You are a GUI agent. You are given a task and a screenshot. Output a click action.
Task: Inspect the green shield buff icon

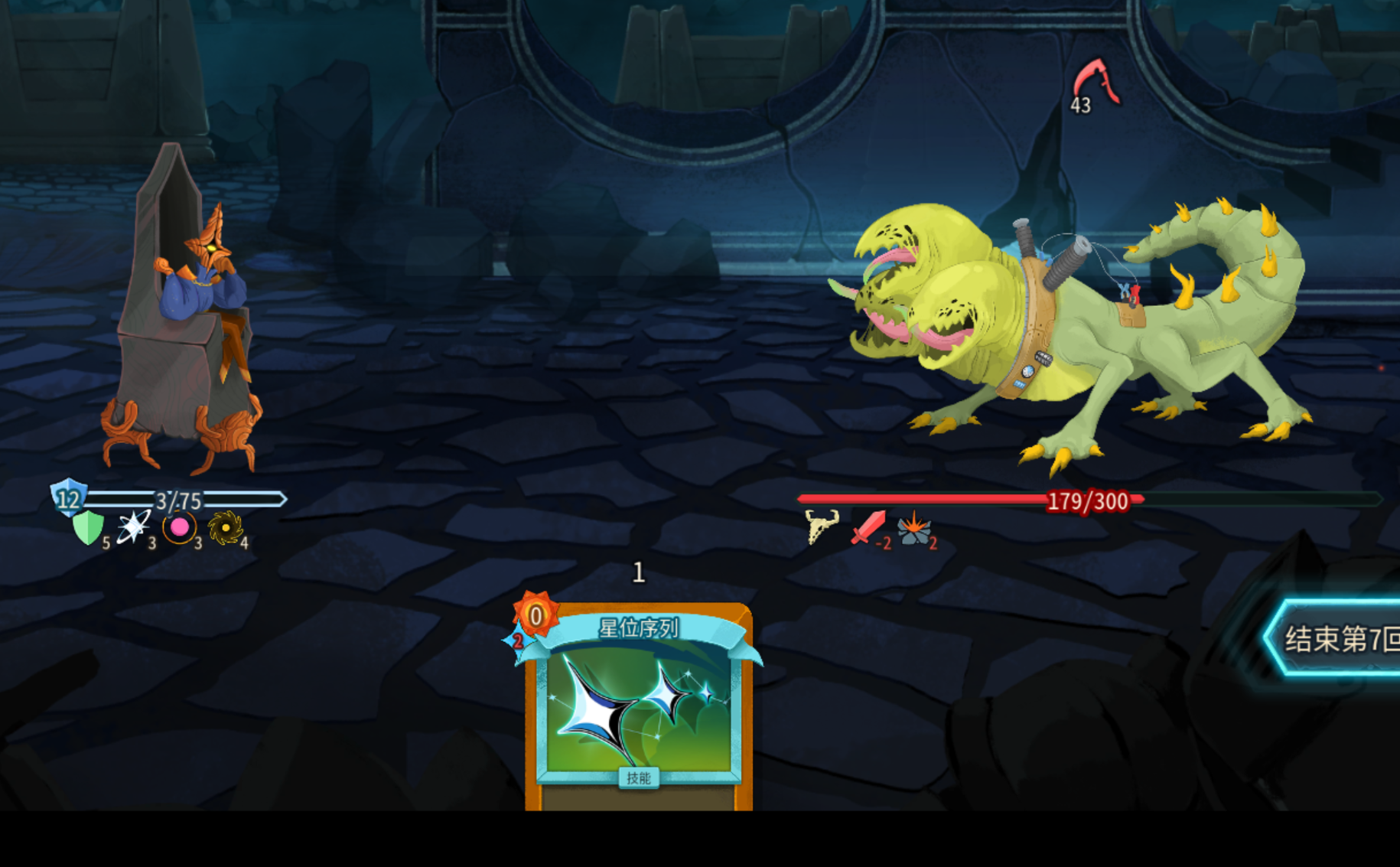pos(88,528)
